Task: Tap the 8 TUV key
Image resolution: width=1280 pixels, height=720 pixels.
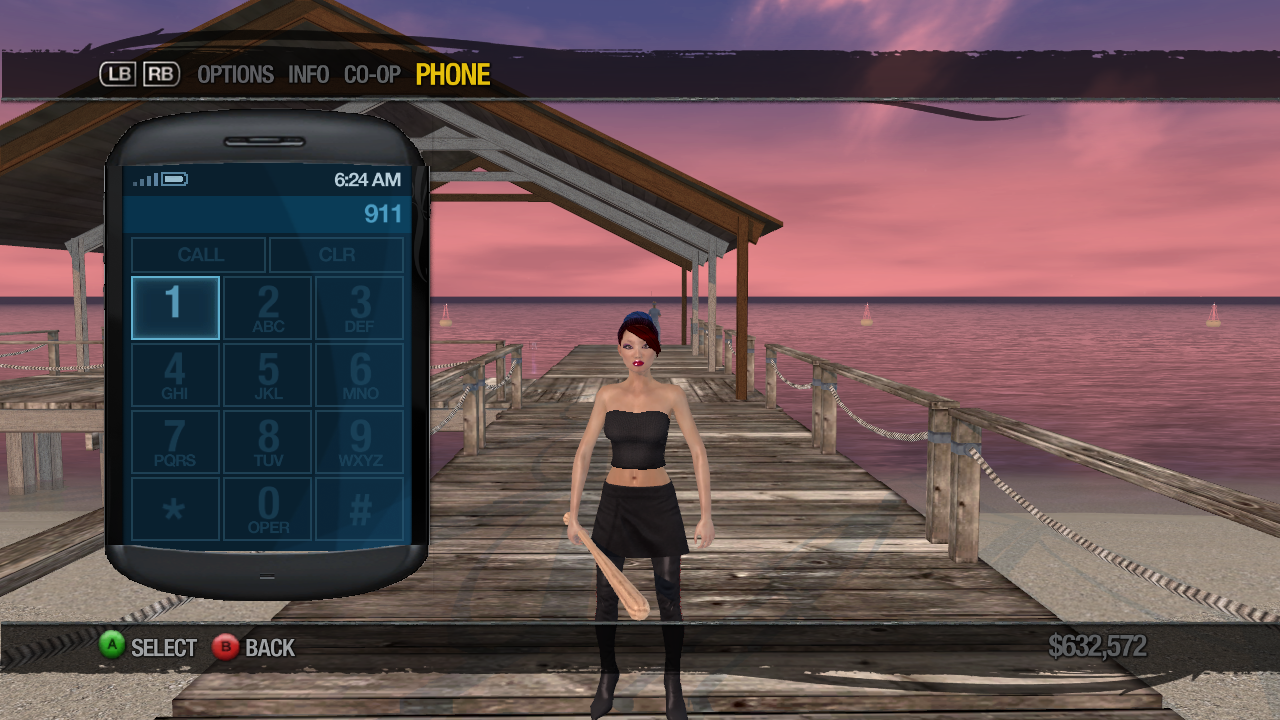Action: click(268, 442)
